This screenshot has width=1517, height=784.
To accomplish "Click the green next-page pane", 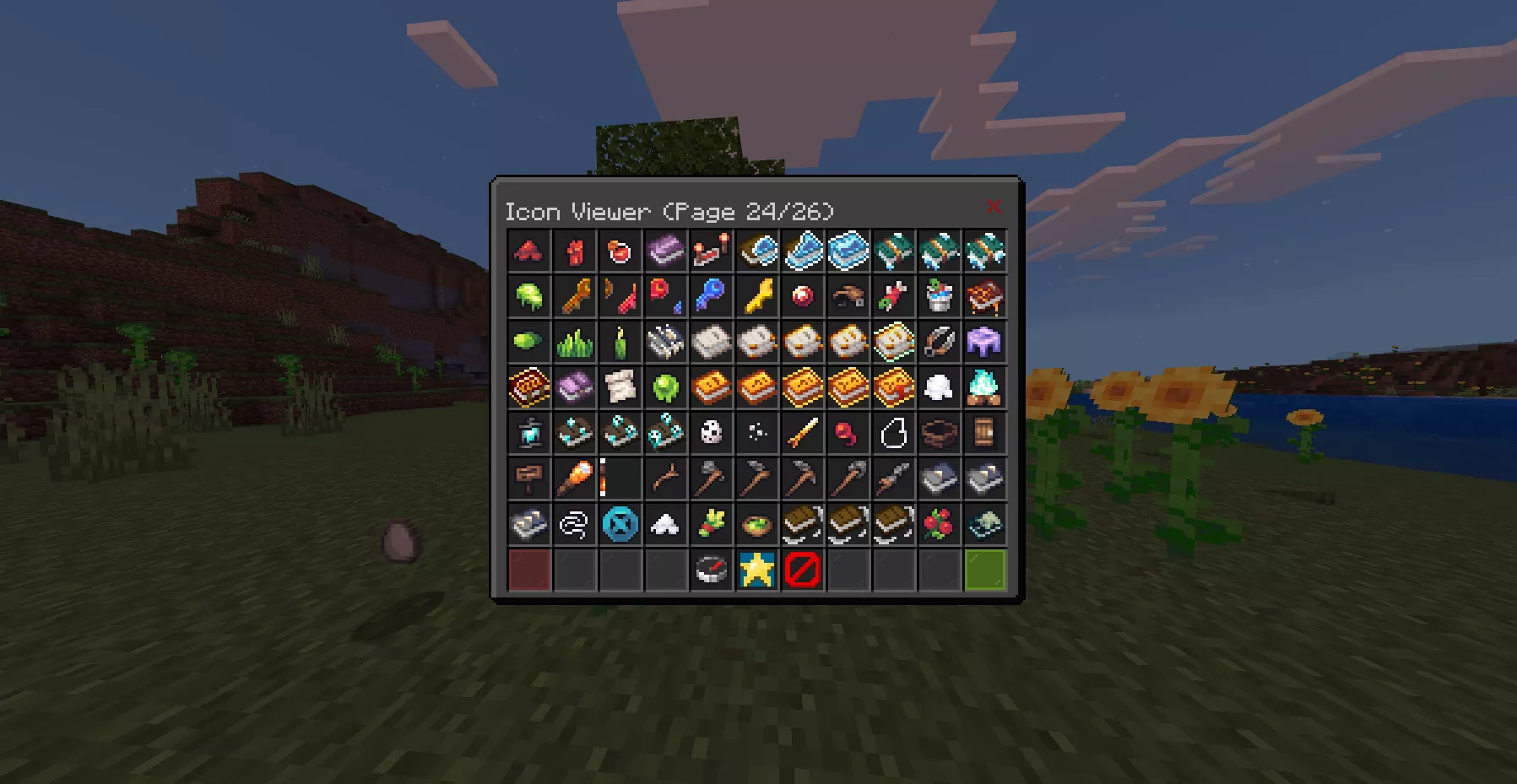I will 985,570.
